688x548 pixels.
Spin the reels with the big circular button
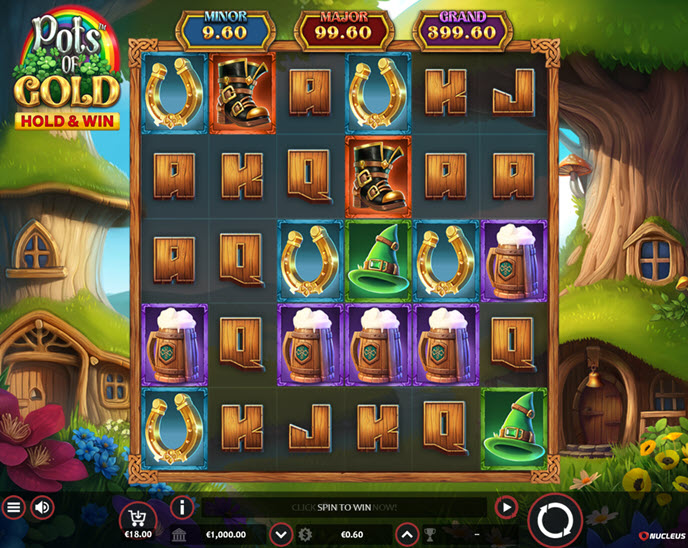[554, 519]
